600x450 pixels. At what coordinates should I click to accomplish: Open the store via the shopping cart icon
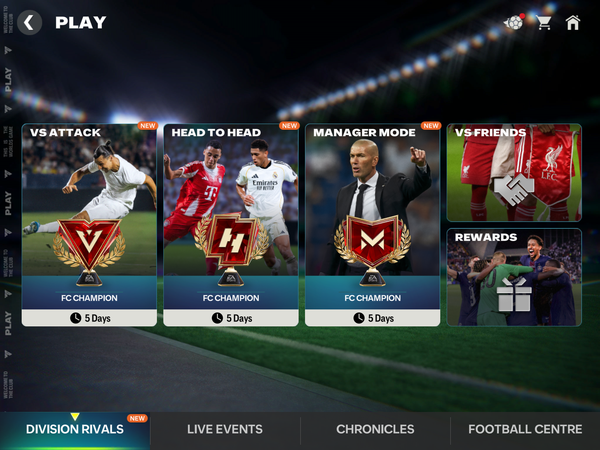(x=544, y=22)
